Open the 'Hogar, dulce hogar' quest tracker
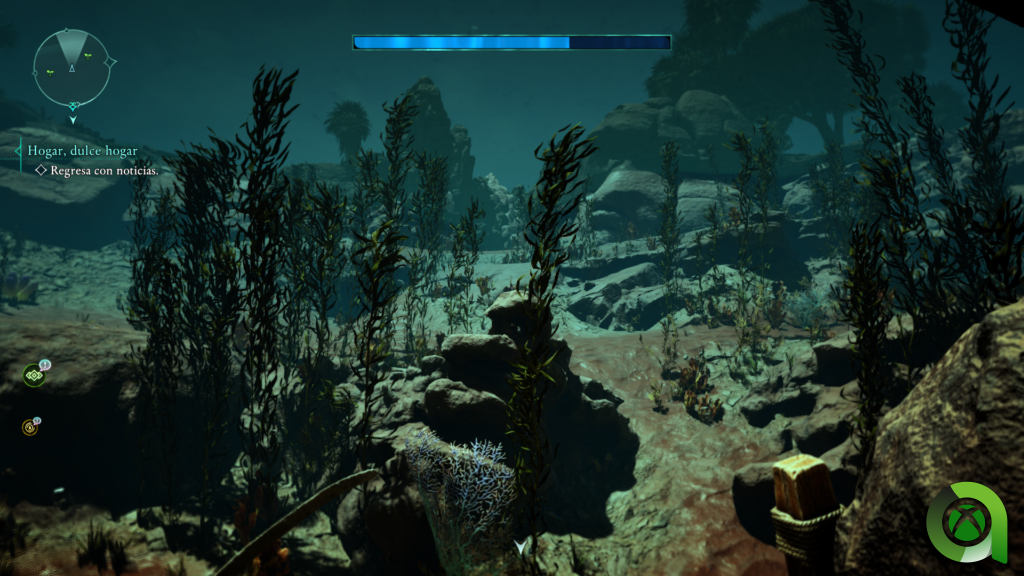Screen dimensions: 1024x576 (83, 151)
